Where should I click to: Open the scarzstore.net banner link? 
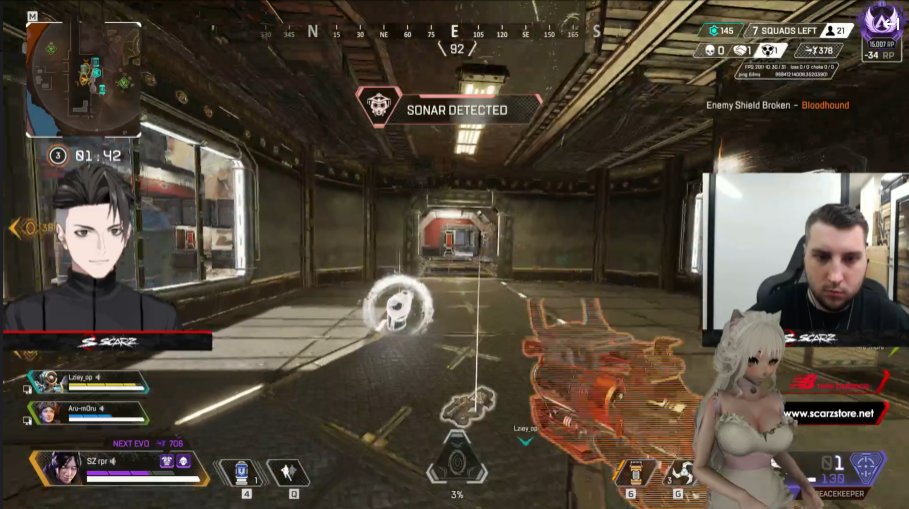(x=828, y=412)
